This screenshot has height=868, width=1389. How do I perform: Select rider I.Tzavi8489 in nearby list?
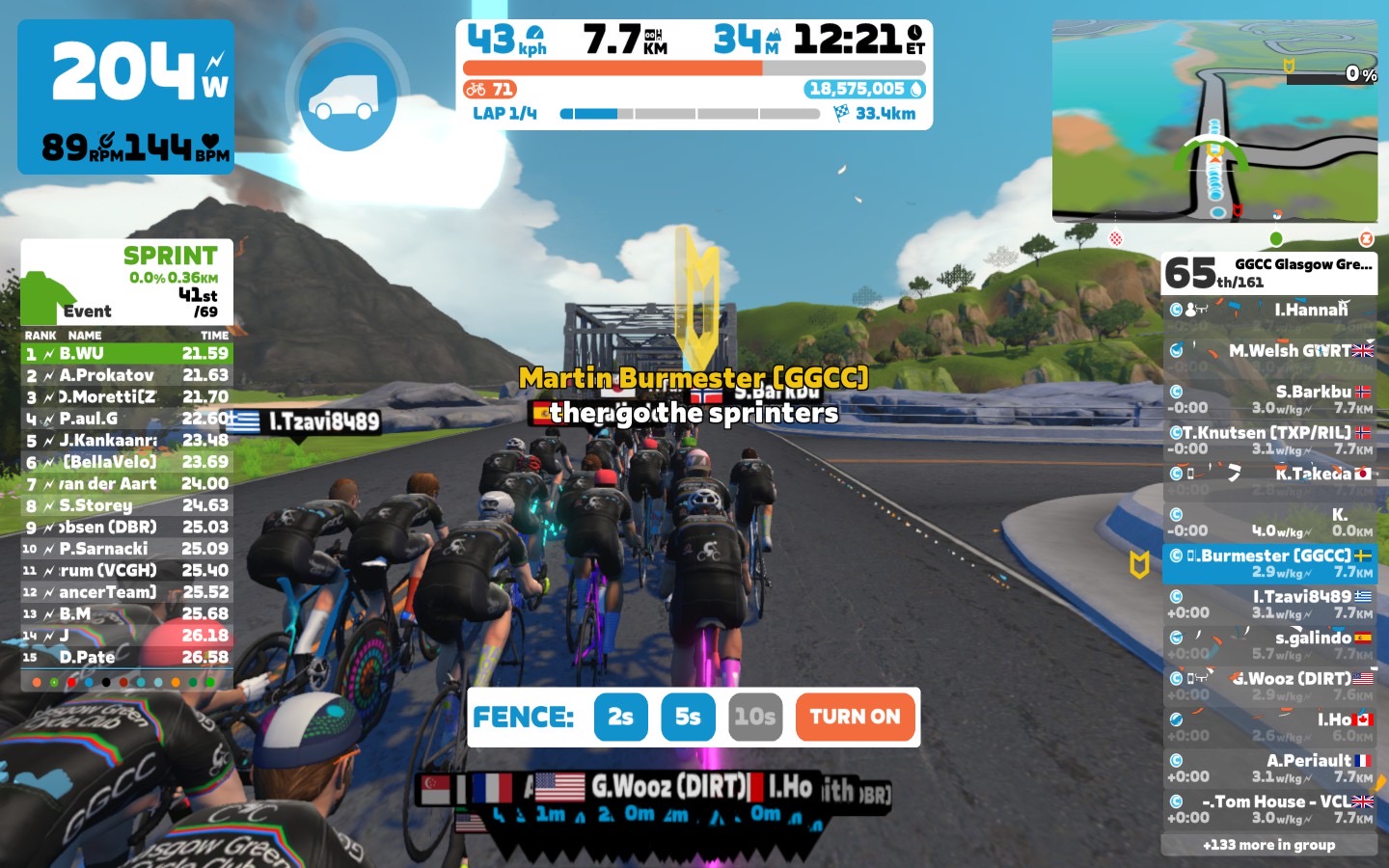[1269, 605]
